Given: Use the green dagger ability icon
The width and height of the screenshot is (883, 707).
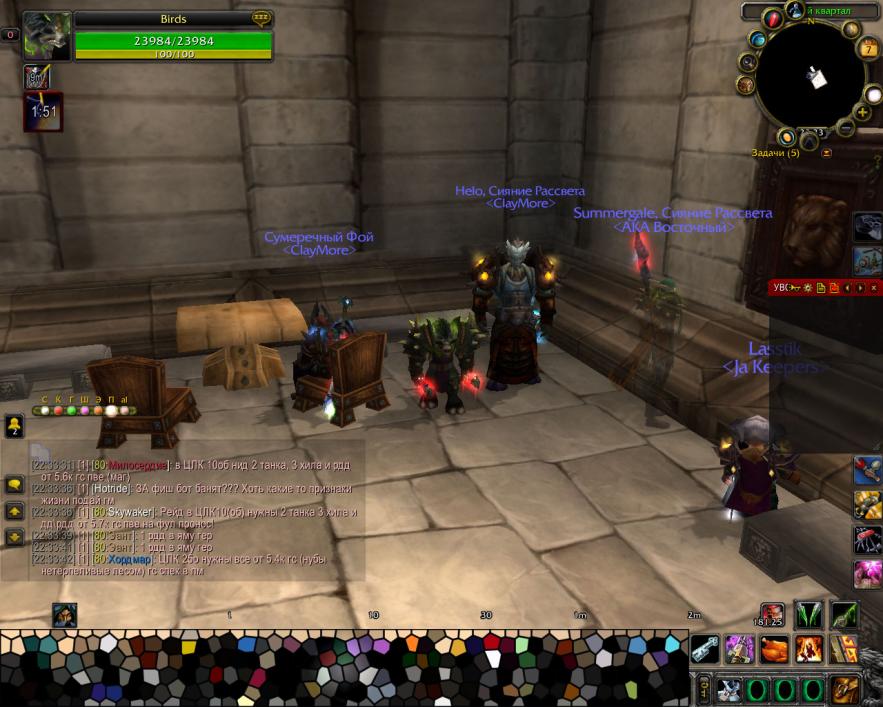Looking at the screenshot, I should tap(843, 614).
